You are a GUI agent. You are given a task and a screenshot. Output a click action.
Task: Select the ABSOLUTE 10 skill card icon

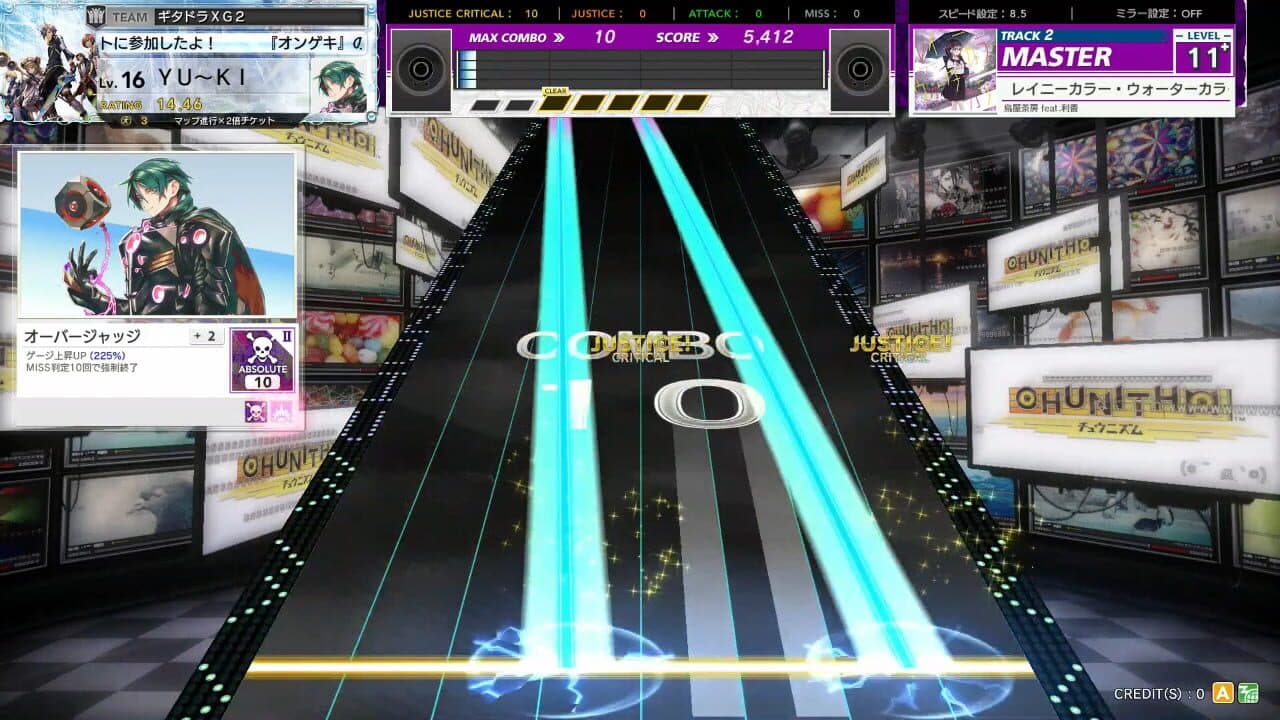(263, 359)
